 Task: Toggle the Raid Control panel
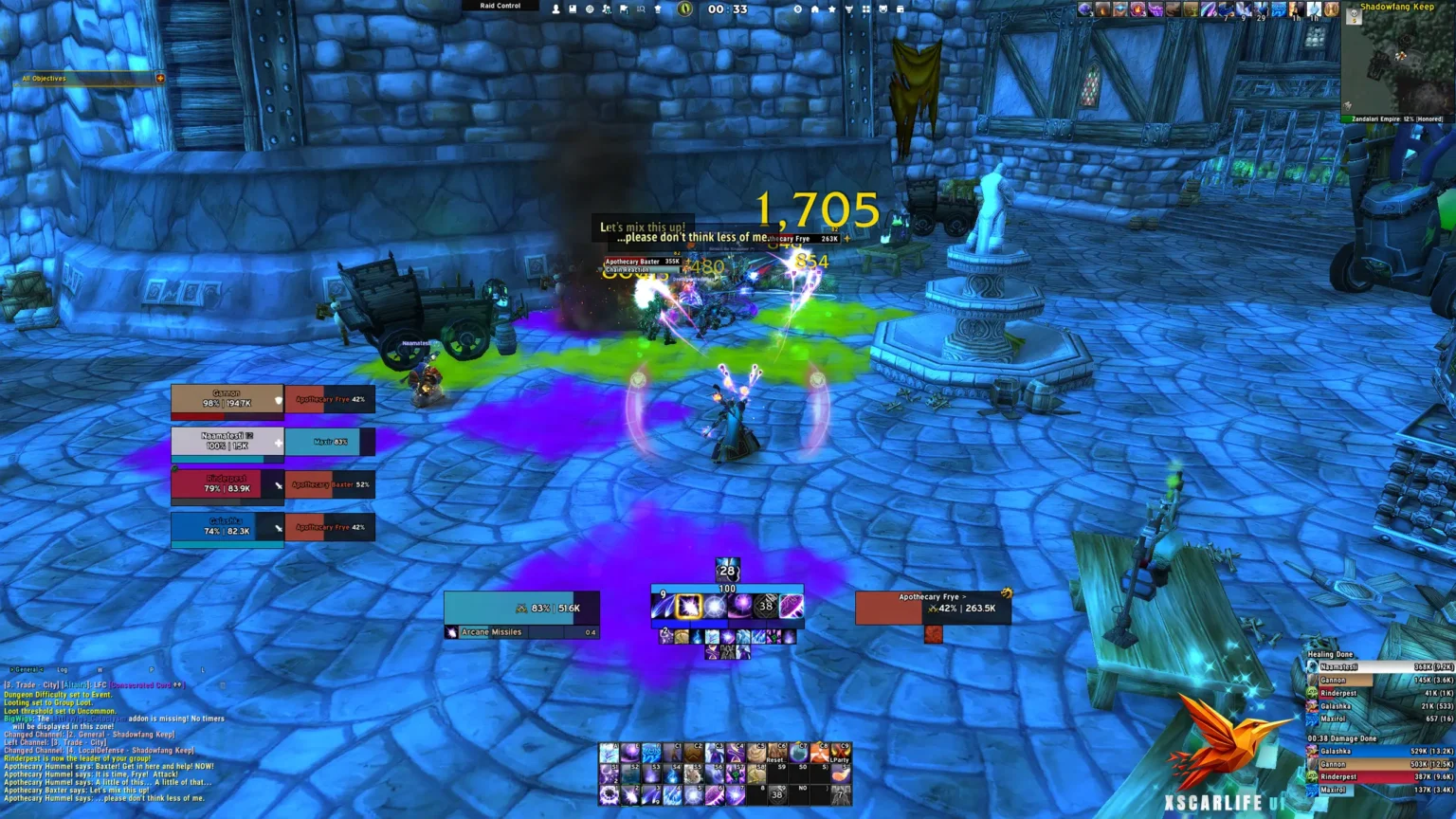(x=500, y=6)
